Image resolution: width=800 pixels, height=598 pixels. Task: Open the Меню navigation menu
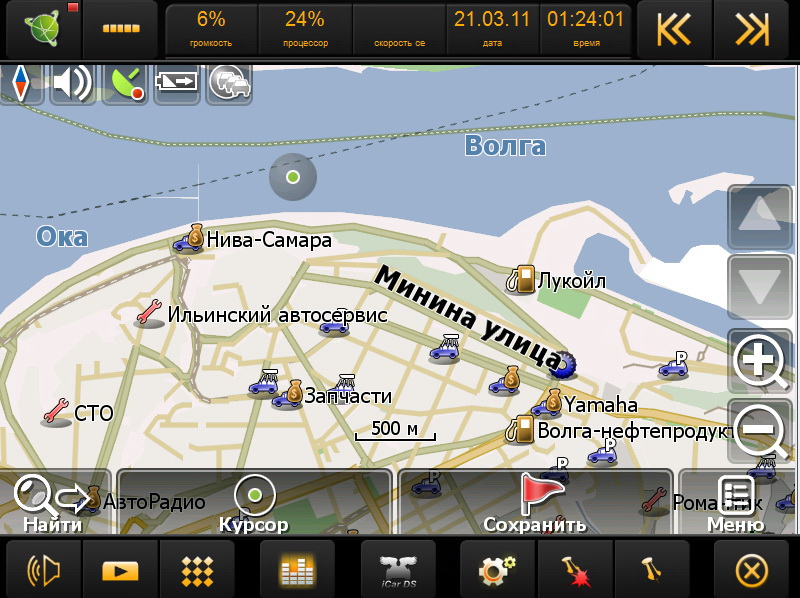737,502
